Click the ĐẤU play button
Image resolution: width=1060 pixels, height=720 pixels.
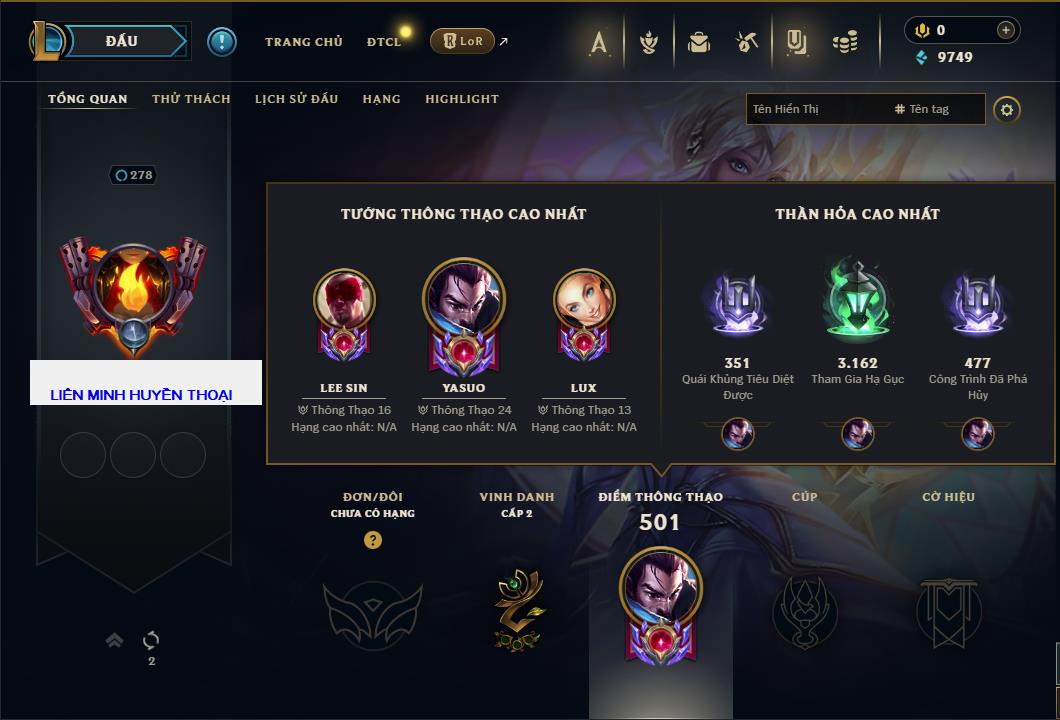(121, 41)
